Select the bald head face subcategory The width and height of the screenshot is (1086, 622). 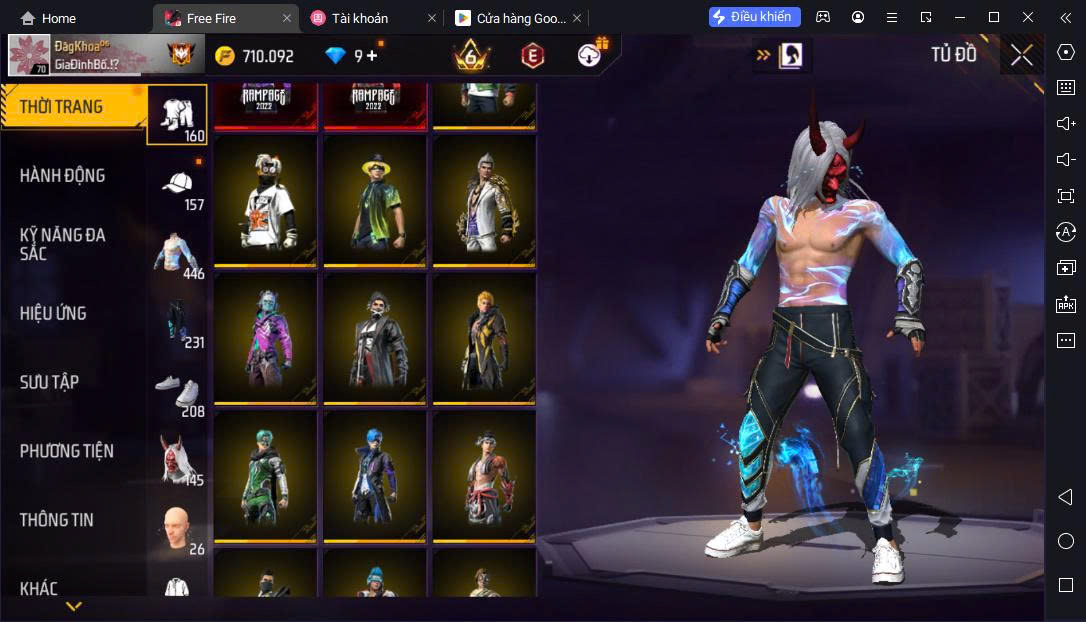coord(178,529)
